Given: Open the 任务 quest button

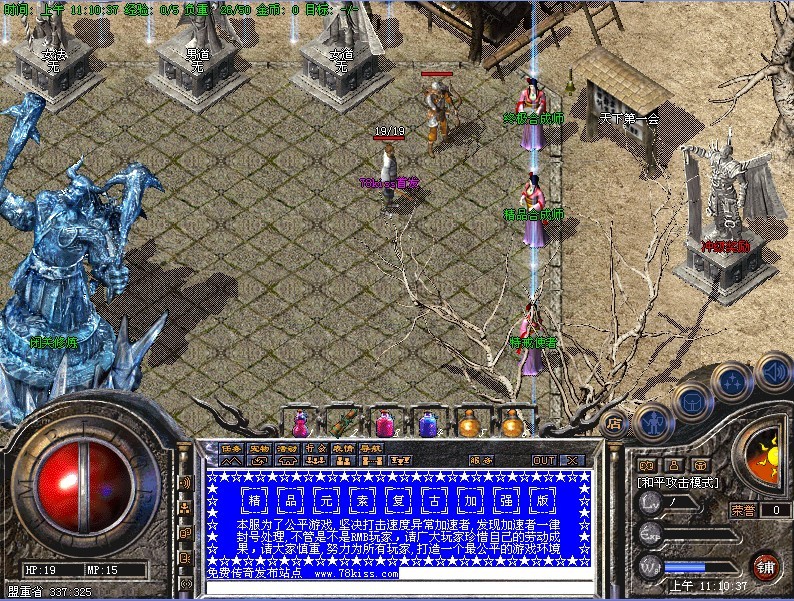Looking at the screenshot, I should (x=231, y=448).
